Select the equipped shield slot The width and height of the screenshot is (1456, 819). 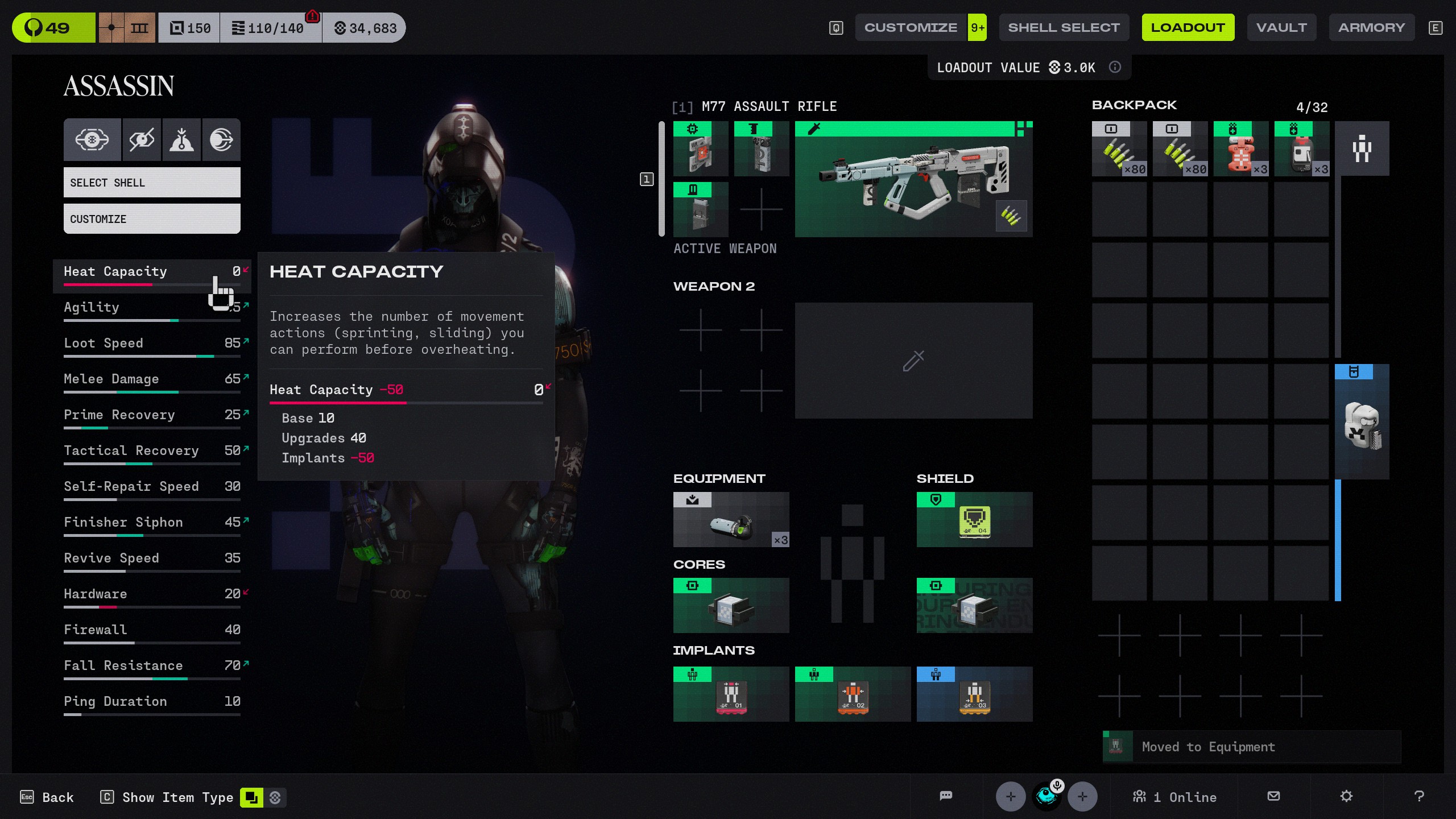[x=974, y=520]
